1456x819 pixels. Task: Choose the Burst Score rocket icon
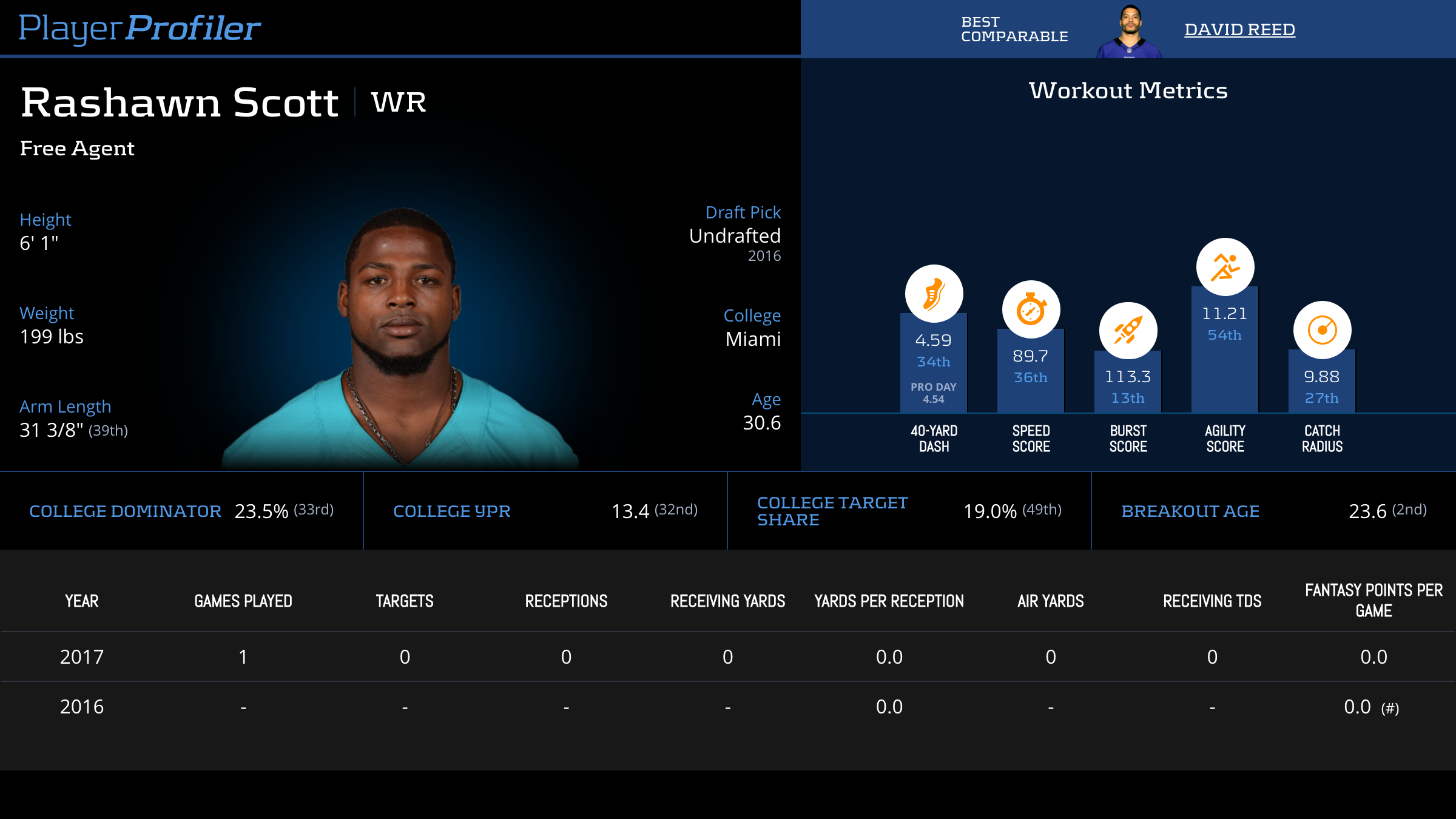1128,331
